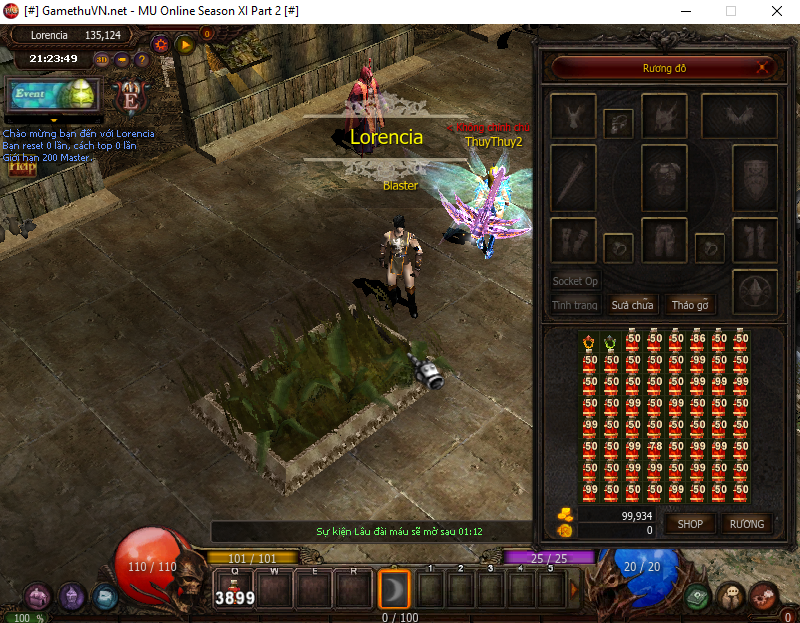Click the orange play arrow icon
This screenshot has width=800, height=623.
click(185, 44)
